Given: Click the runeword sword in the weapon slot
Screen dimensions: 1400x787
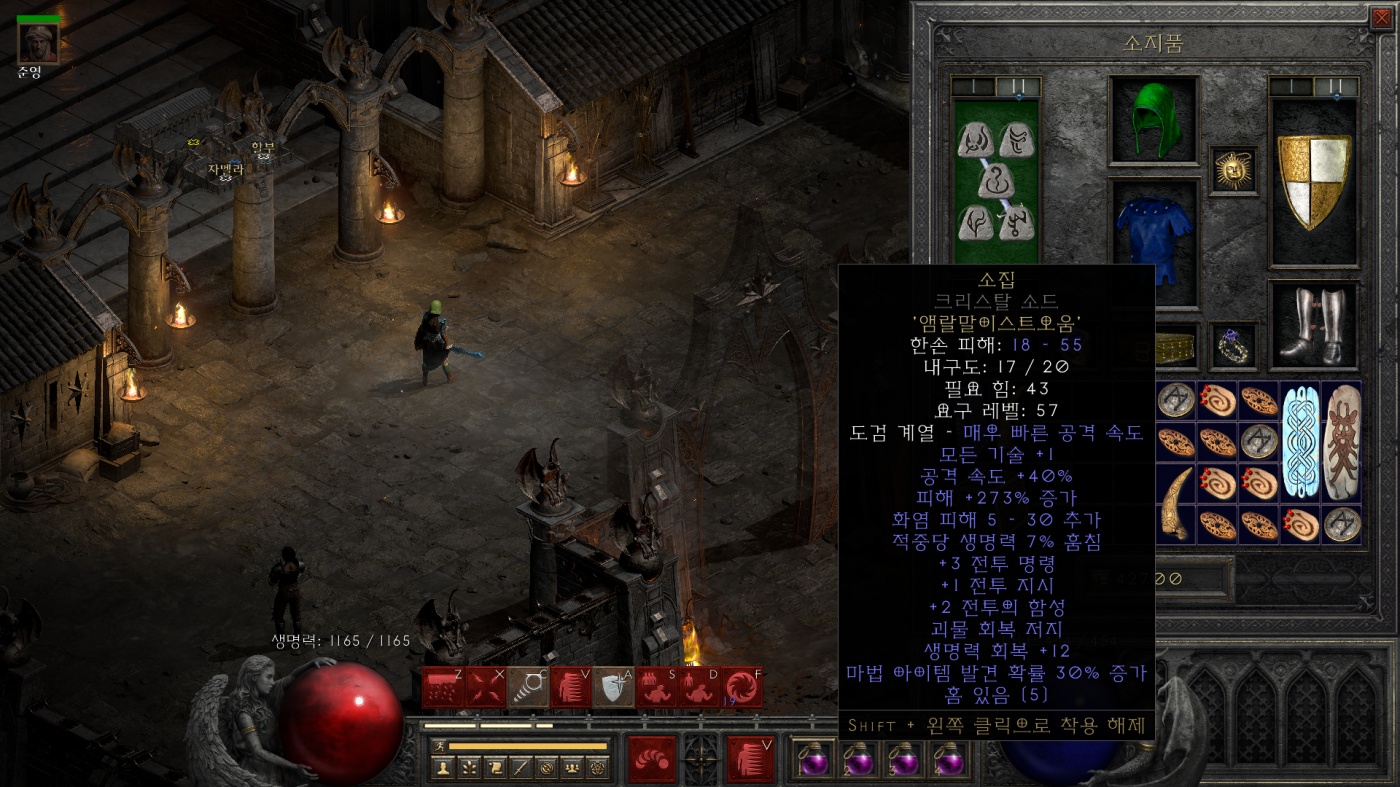Looking at the screenshot, I should tap(996, 181).
